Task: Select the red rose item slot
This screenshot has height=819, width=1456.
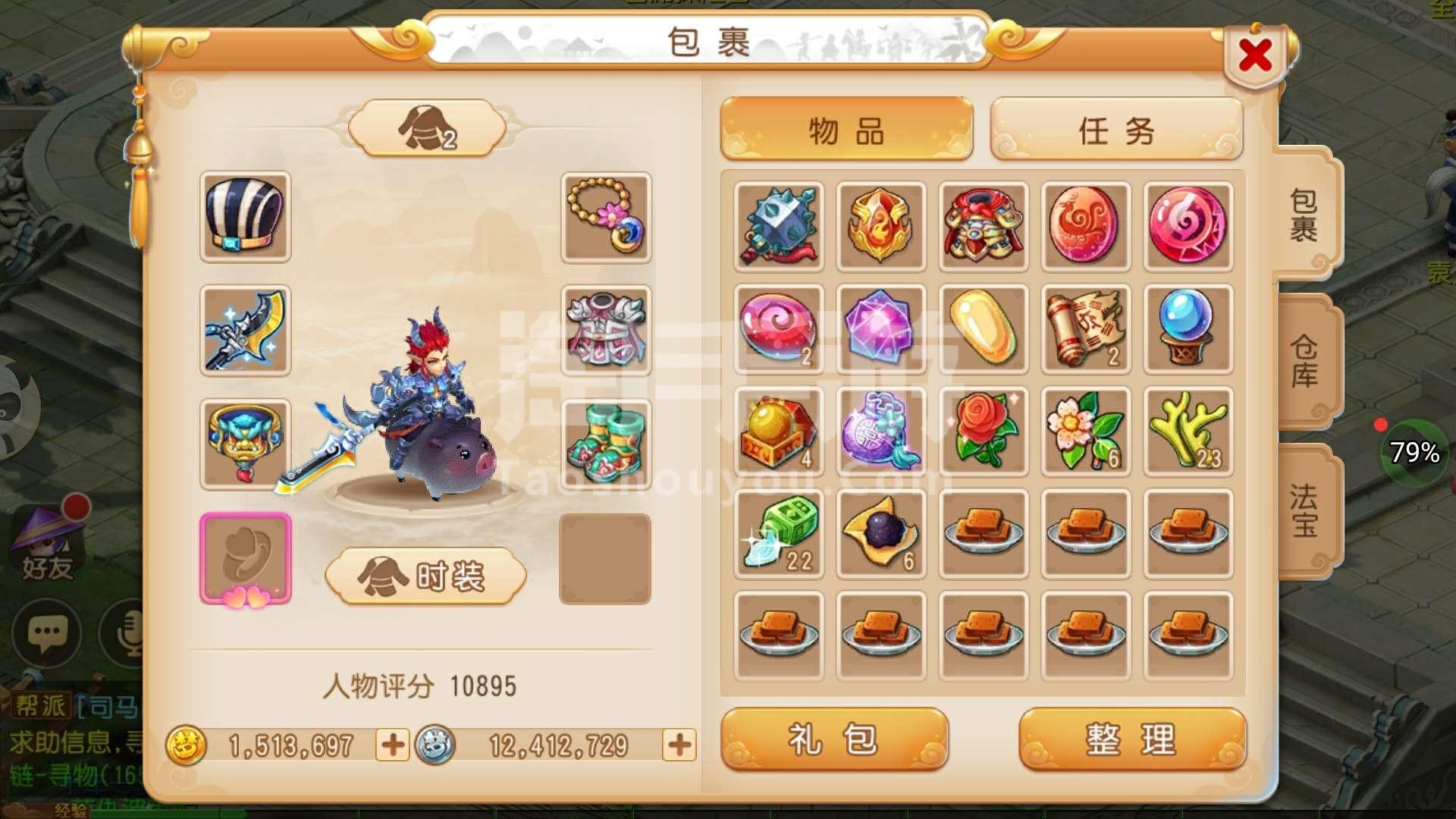Action: pyautogui.click(x=984, y=431)
